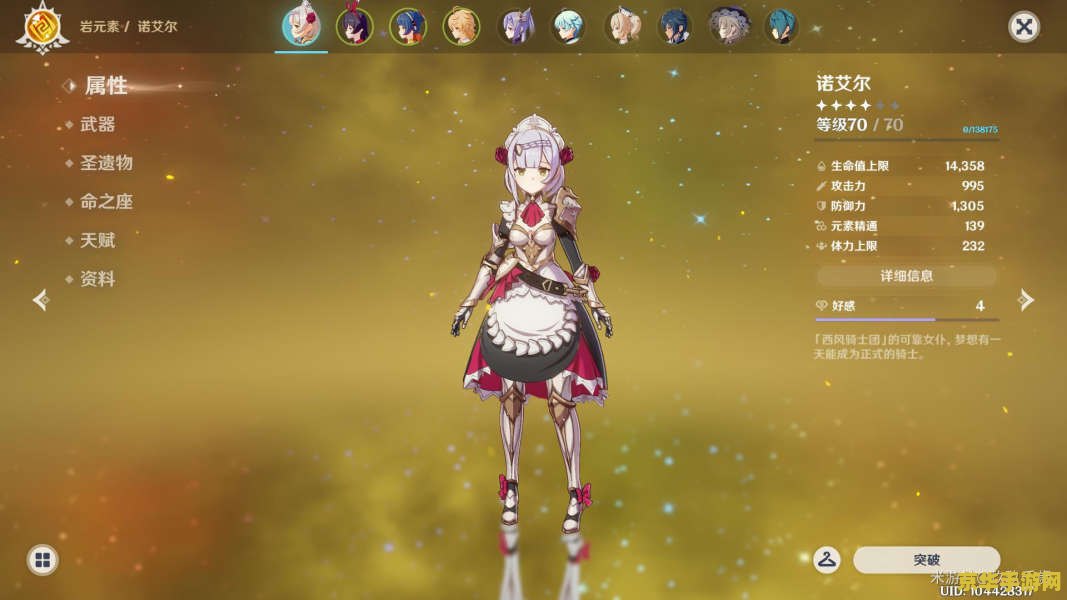Screen dimensions: 1067x600
Task: Open the 命之座 constellation page
Action: pyautogui.click(x=106, y=202)
